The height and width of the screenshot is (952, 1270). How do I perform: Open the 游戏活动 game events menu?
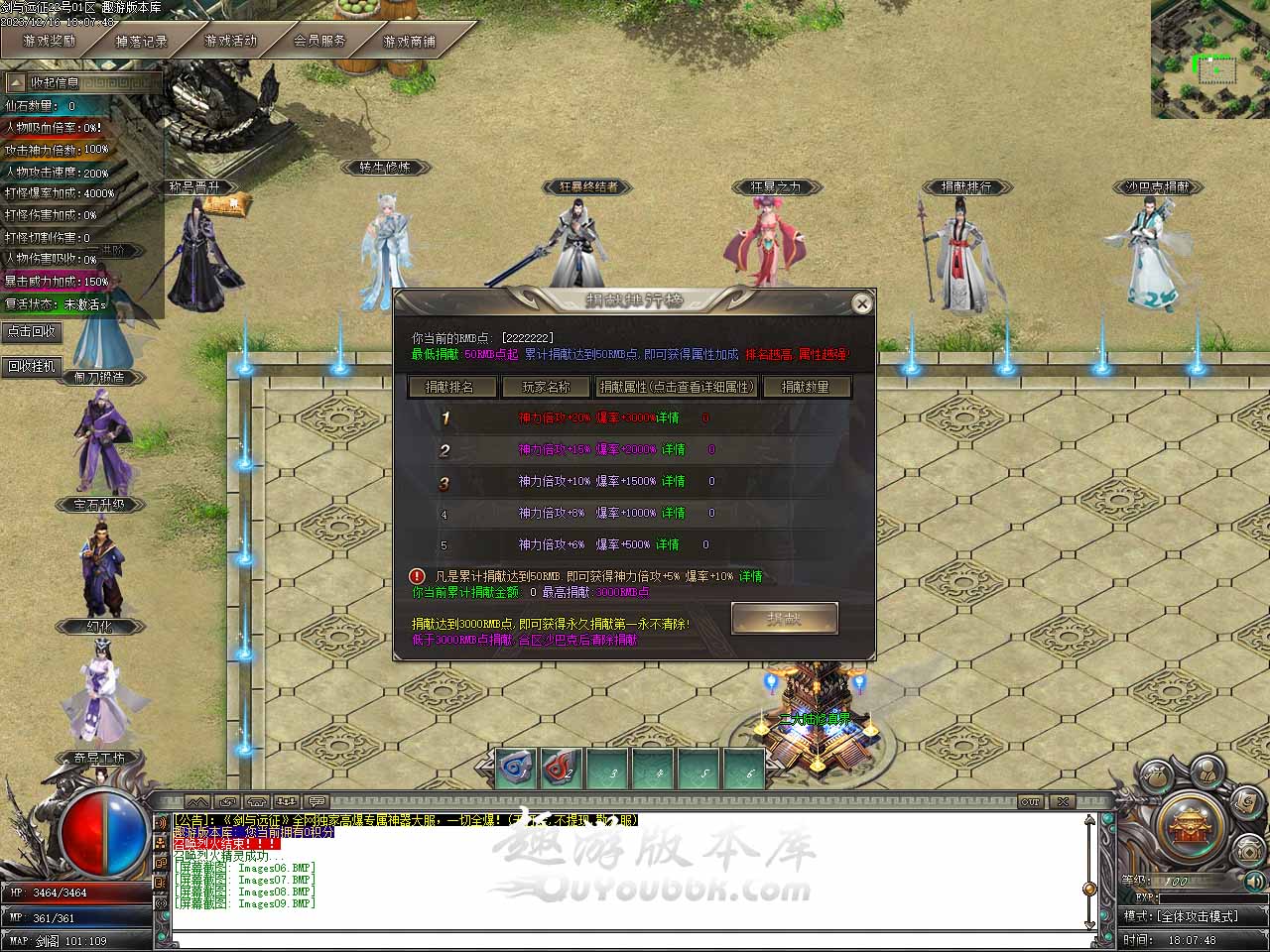(x=230, y=42)
